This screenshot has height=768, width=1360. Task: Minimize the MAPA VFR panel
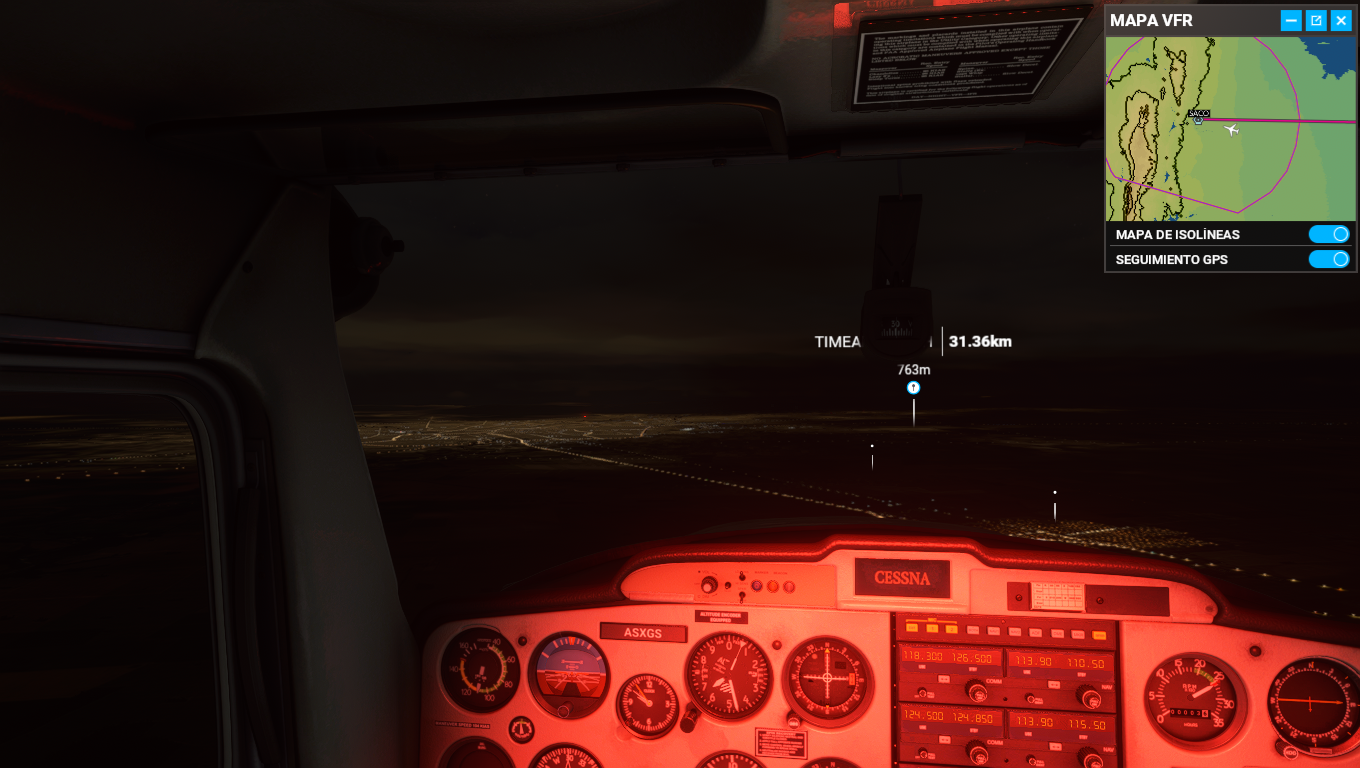click(1291, 20)
